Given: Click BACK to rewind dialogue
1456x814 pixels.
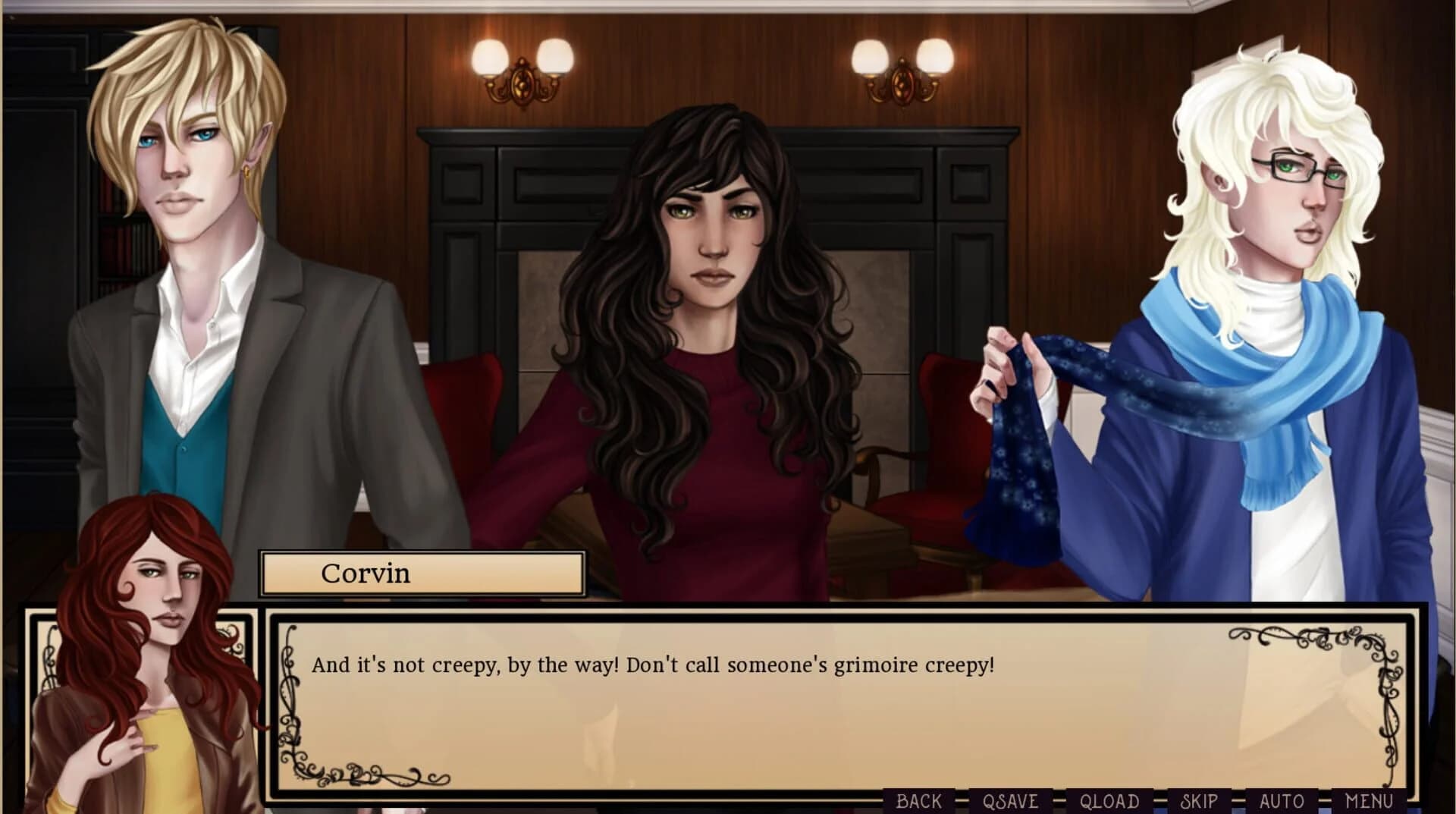Looking at the screenshot, I should pos(920,802).
